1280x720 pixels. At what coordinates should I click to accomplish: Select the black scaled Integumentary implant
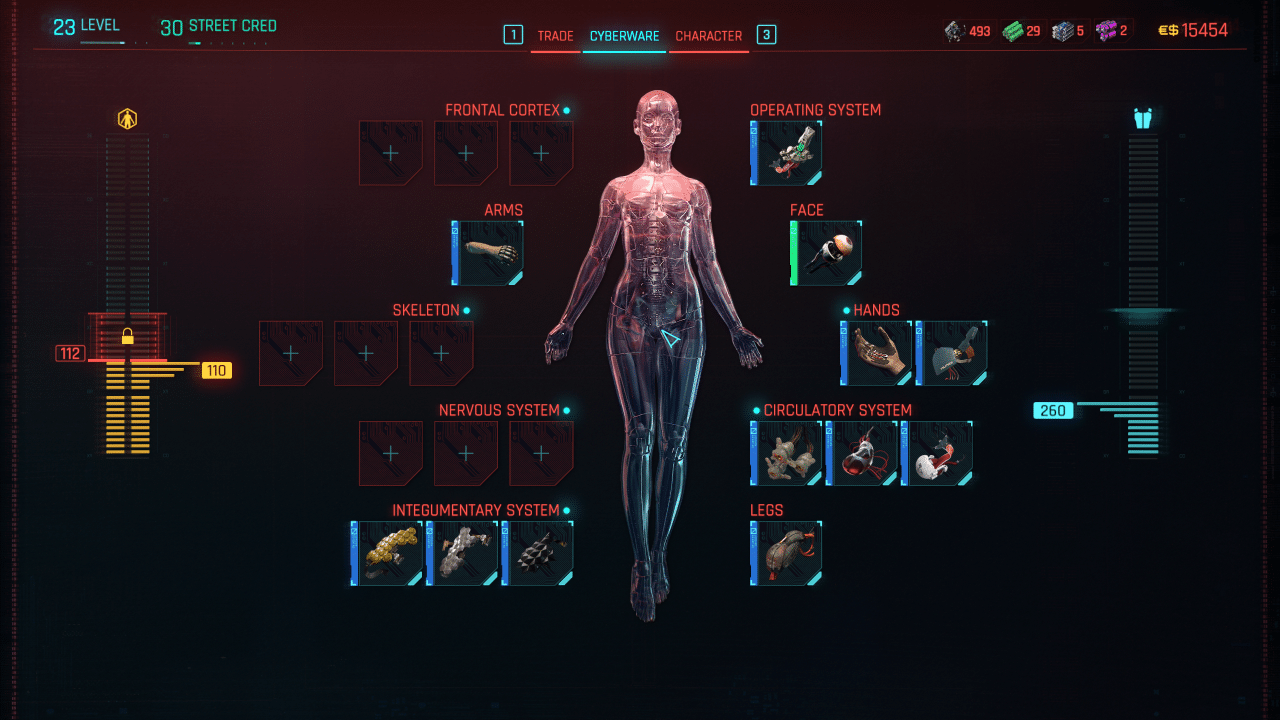538,553
